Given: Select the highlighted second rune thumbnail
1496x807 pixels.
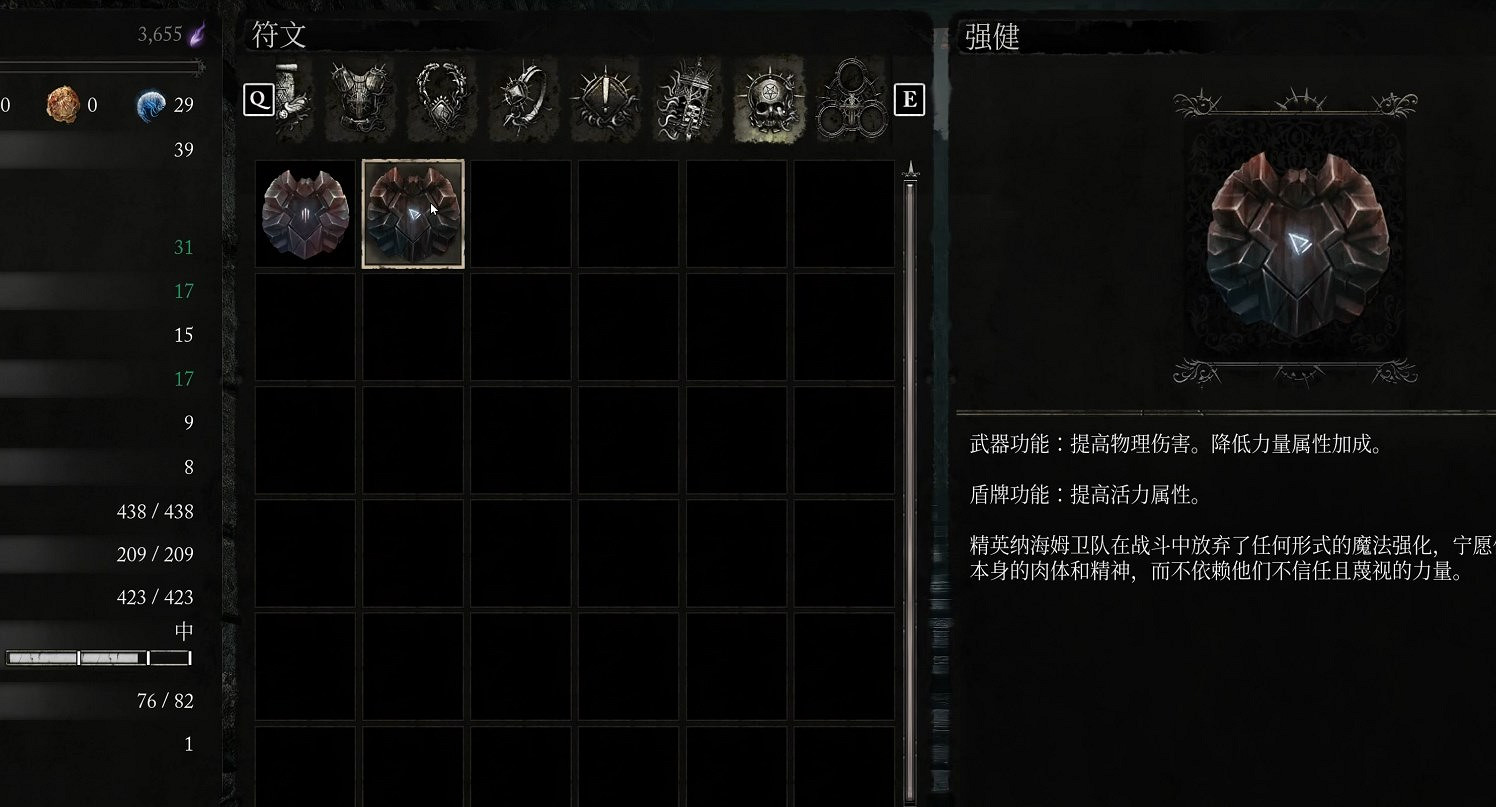Looking at the screenshot, I should pyautogui.click(x=412, y=212).
